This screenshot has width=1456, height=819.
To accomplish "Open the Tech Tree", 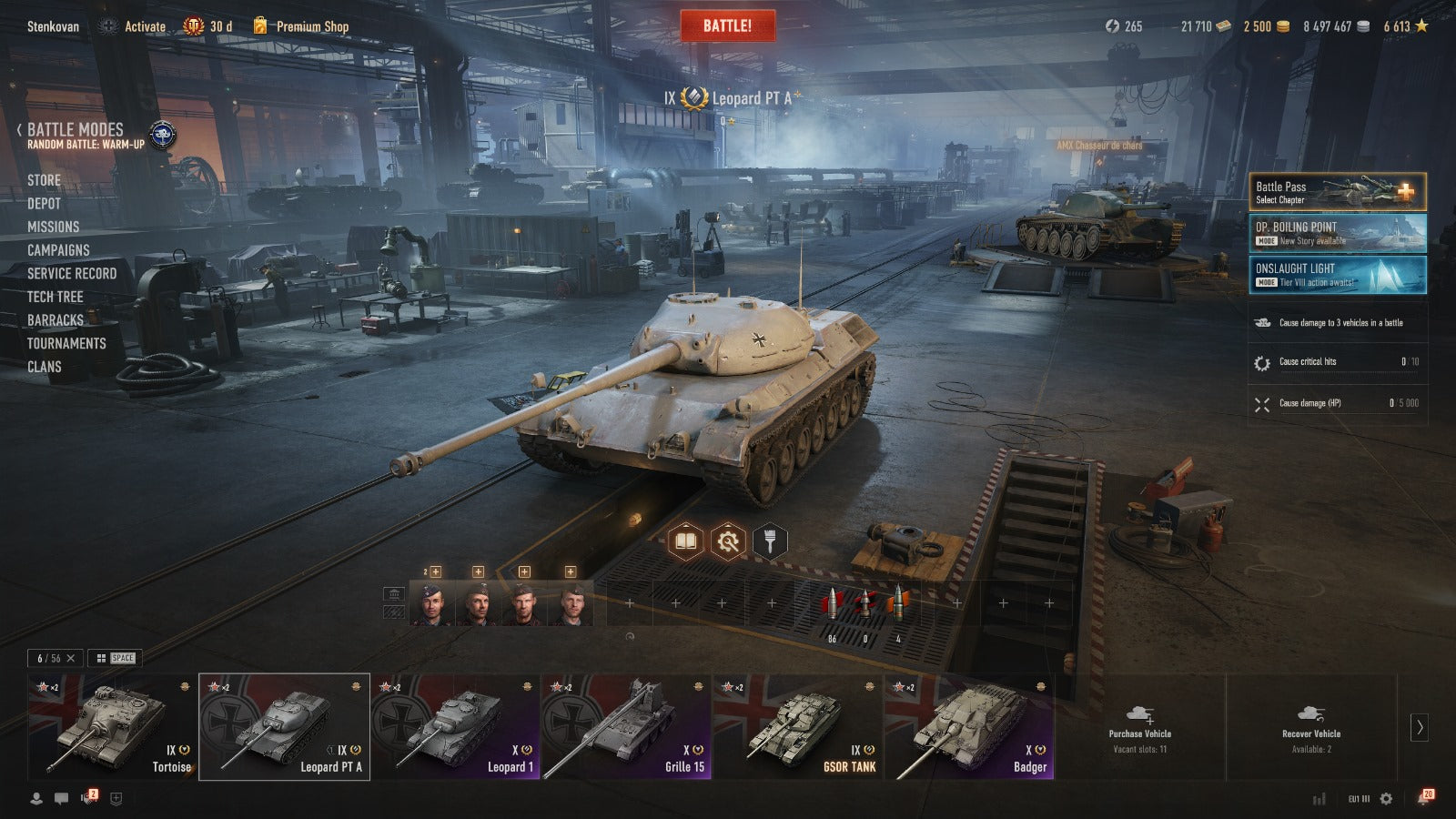I will click(x=55, y=297).
